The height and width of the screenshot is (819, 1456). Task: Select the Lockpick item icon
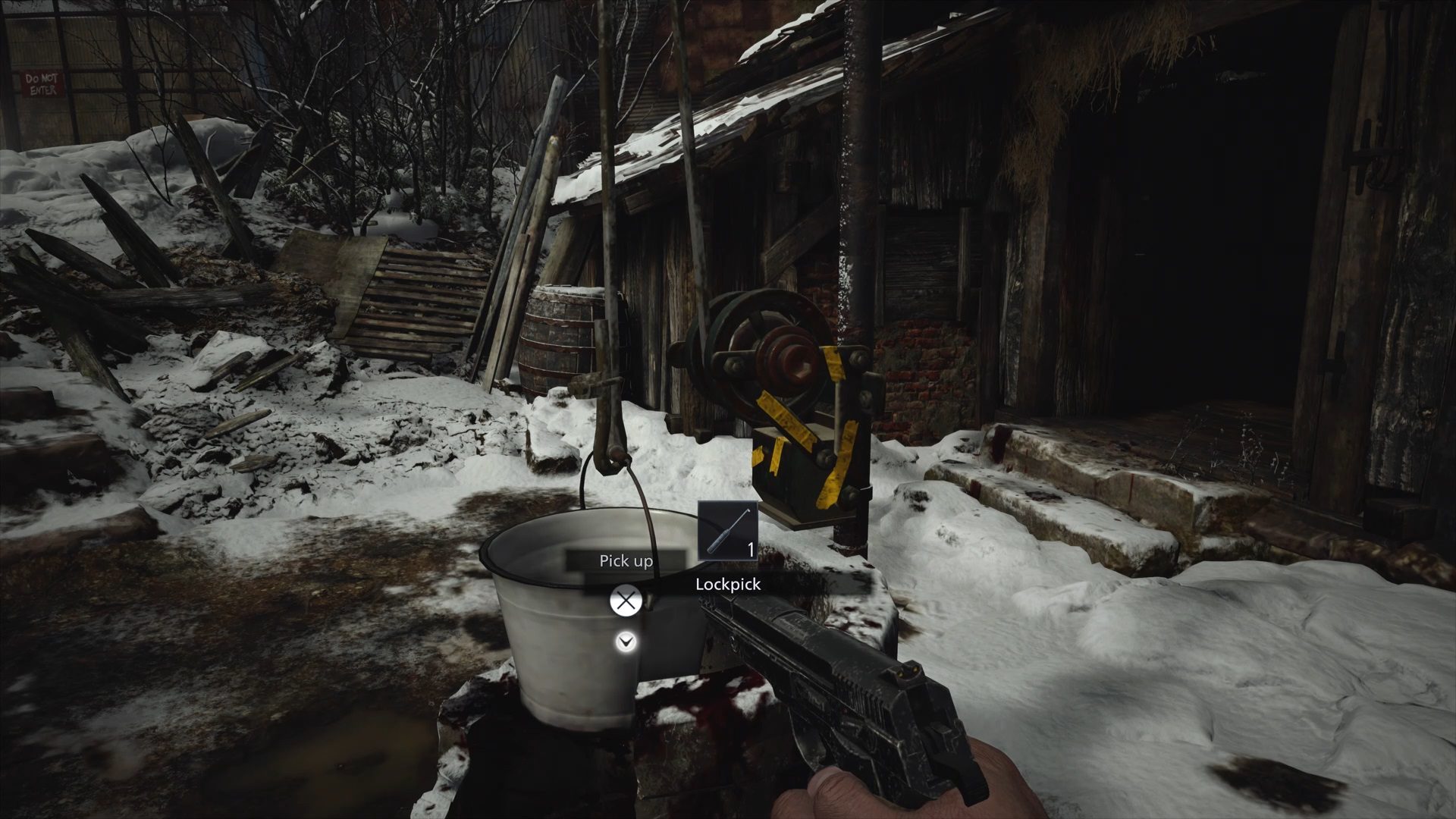[x=727, y=531]
